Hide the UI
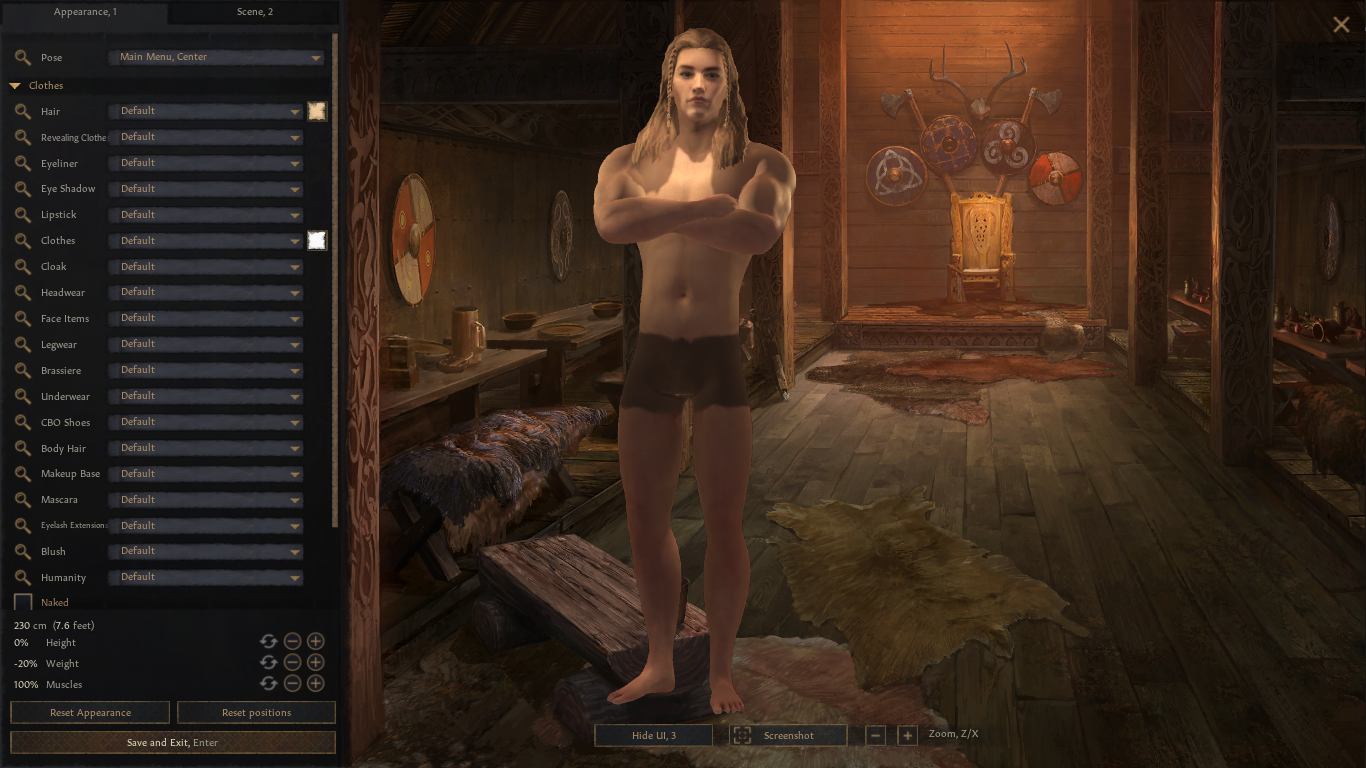This screenshot has height=768, width=1366. 653,736
